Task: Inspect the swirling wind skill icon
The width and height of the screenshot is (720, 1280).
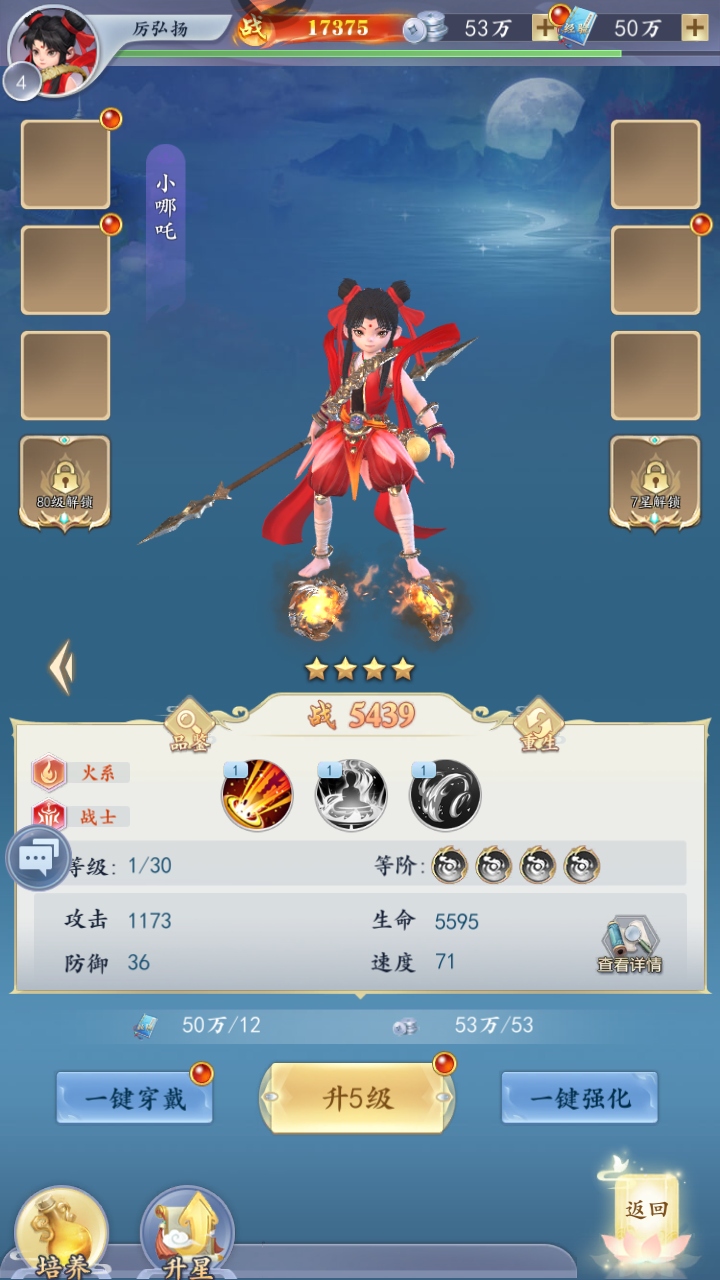Action: 445,796
